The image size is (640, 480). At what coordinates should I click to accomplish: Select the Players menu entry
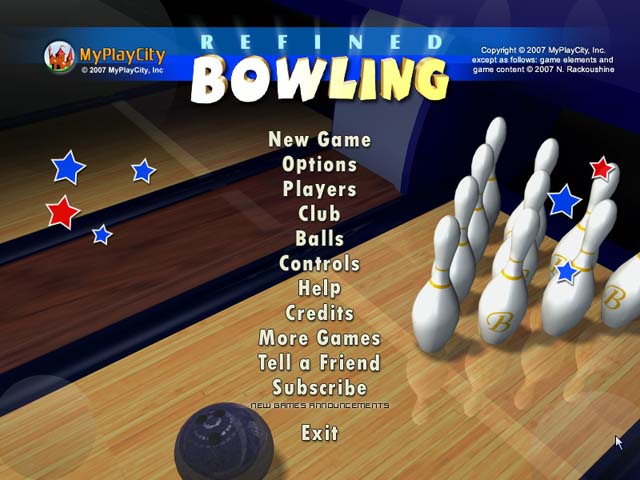pyautogui.click(x=319, y=189)
